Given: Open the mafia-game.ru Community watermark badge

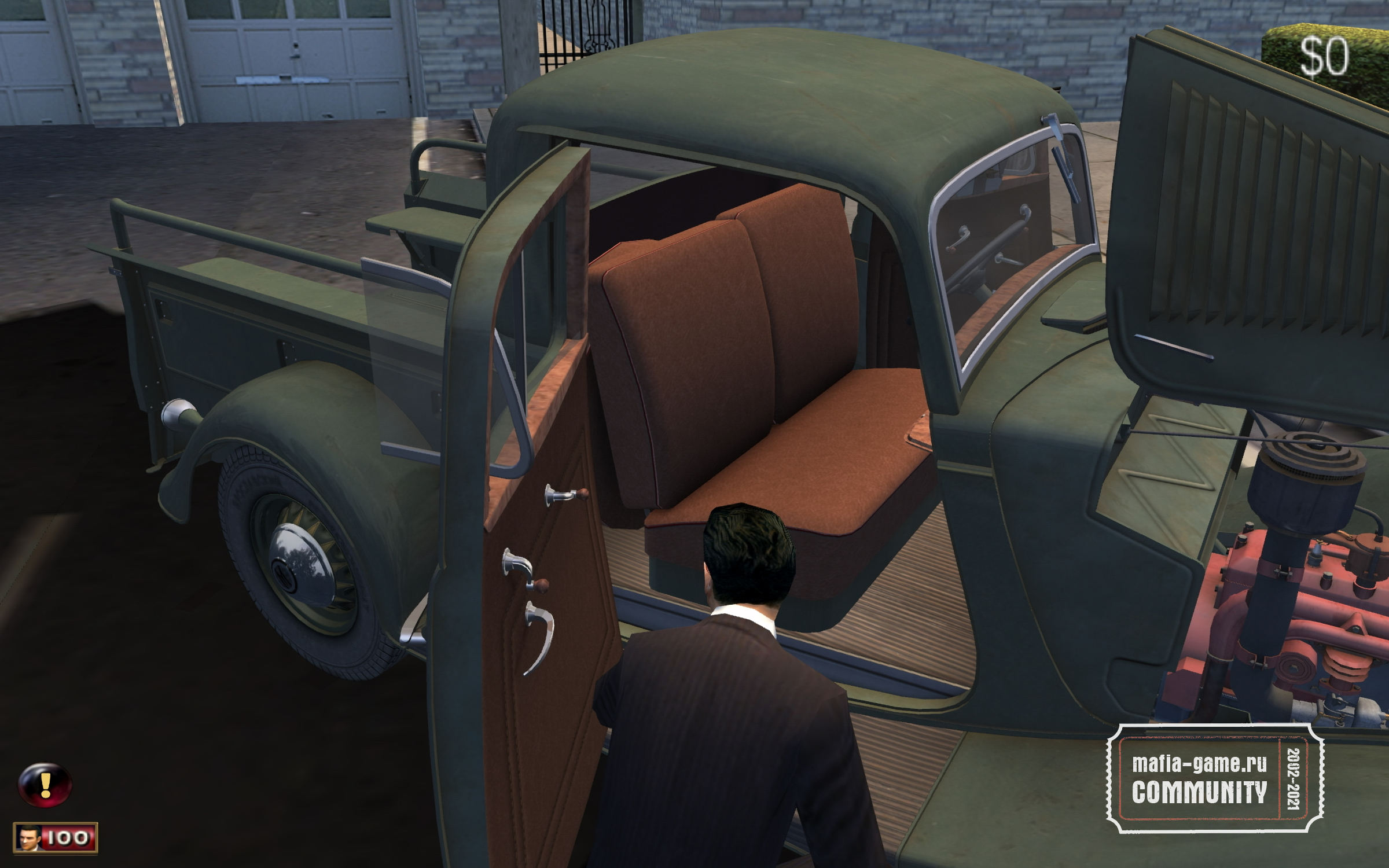Looking at the screenshot, I should [1214, 778].
